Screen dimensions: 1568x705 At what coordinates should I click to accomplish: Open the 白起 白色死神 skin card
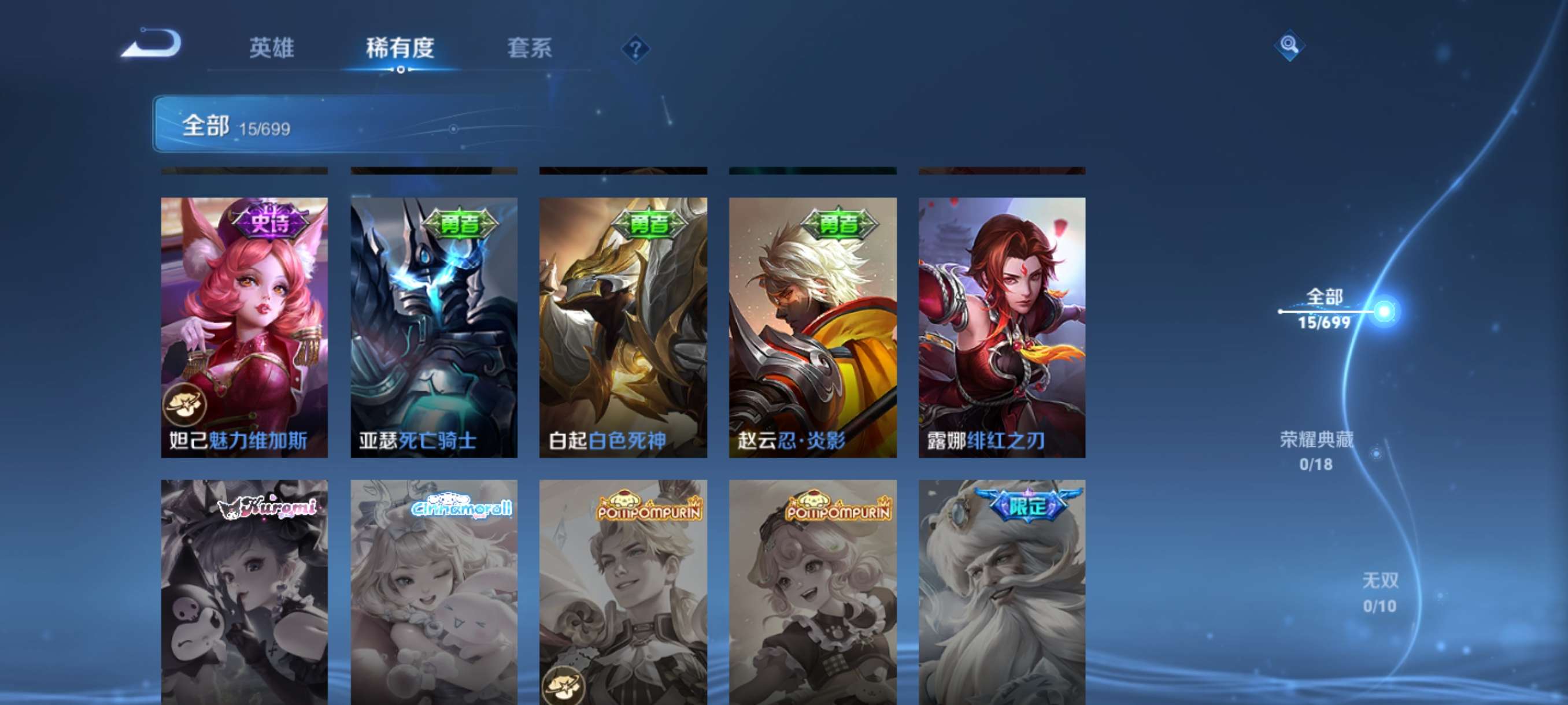[x=623, y=326]
